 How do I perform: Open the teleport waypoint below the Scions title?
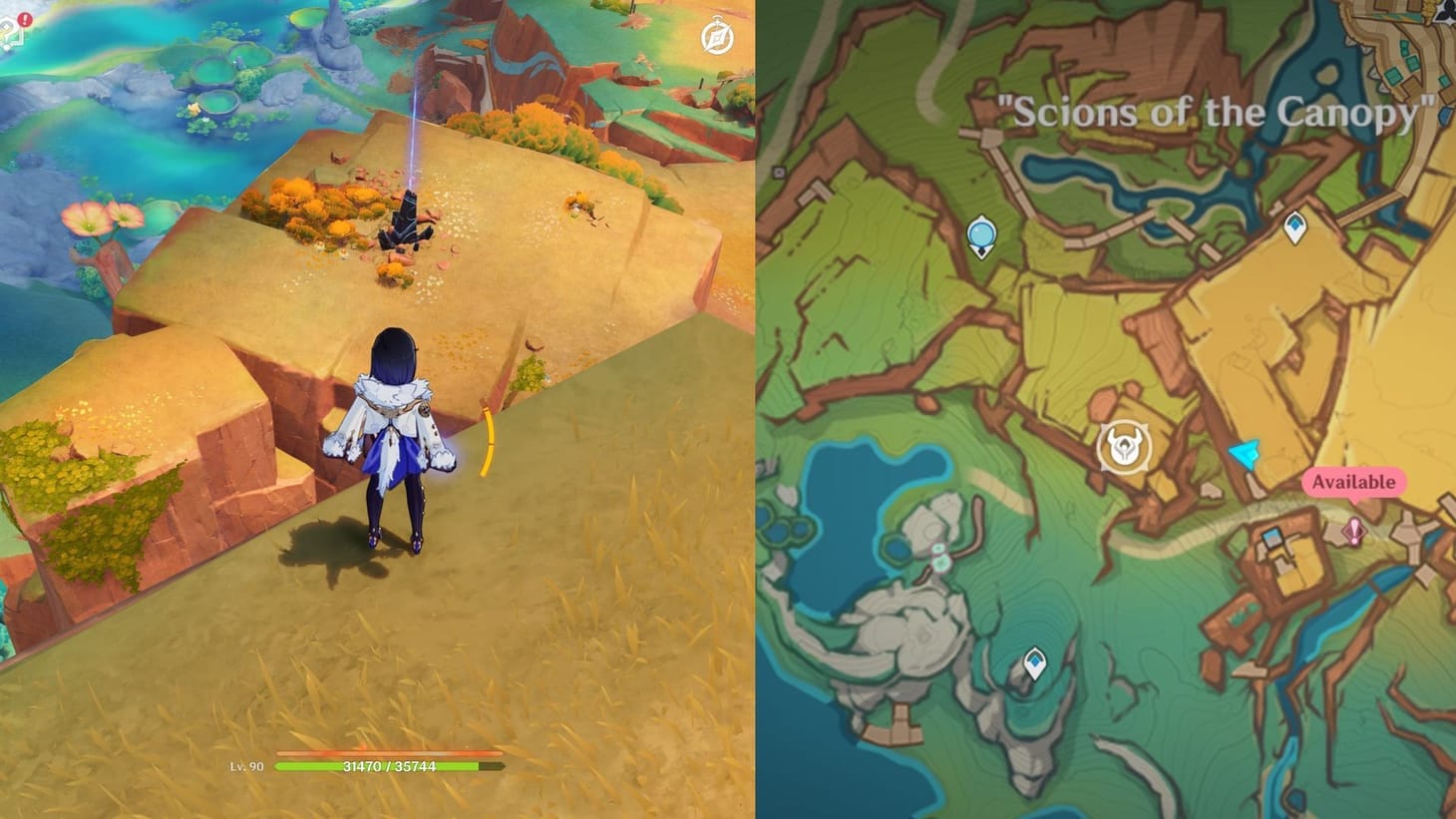point(982,234)
